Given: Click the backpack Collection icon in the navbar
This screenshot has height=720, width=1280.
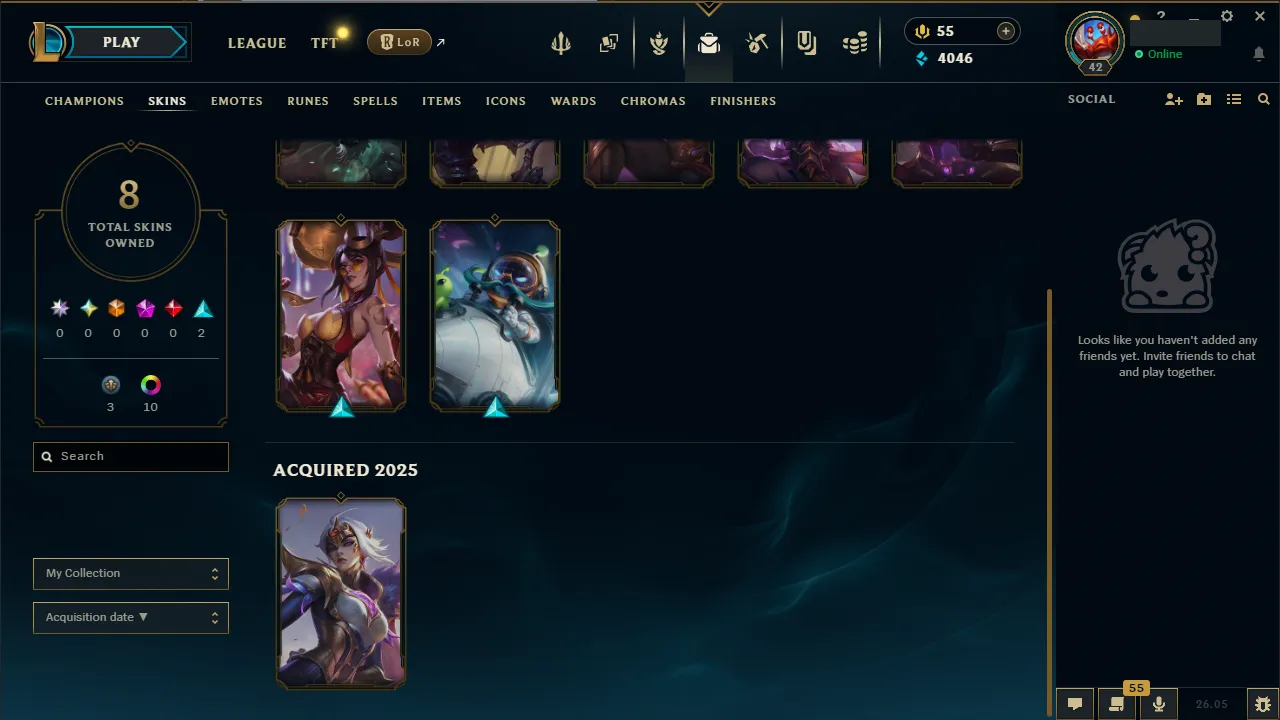Looking at the screenshot, I should (x=709, y=42).
